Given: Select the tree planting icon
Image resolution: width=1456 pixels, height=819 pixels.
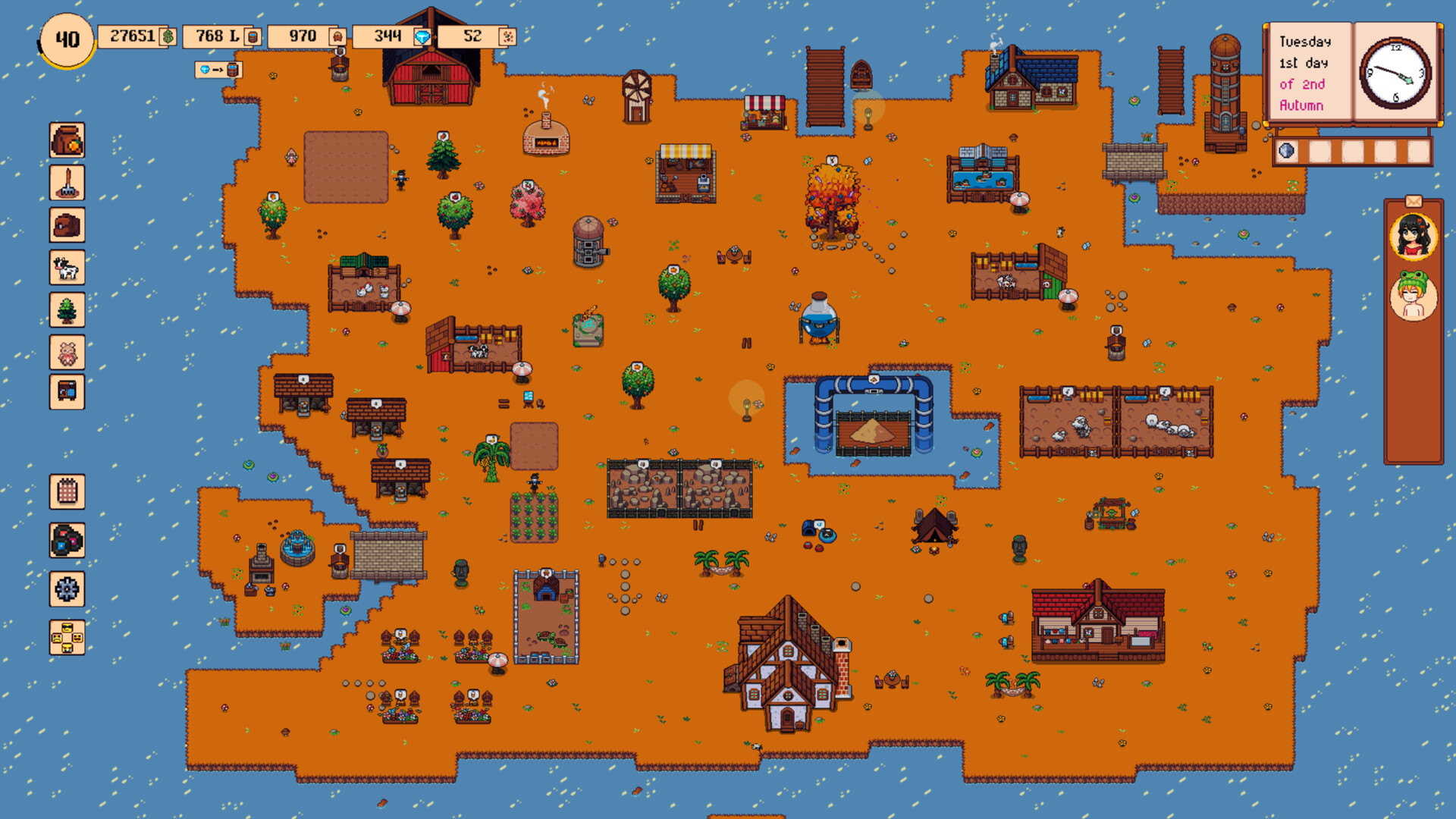Looking at the screenshot, I should [x=67, y=311].
